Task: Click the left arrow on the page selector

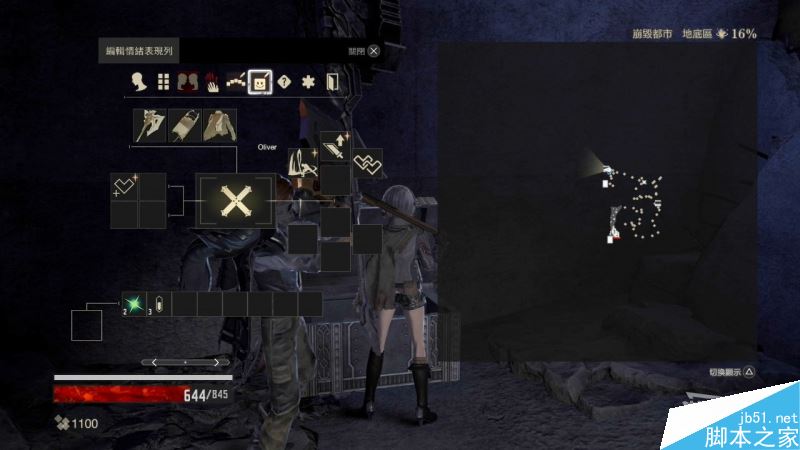Action: click(x=153, y=361)
